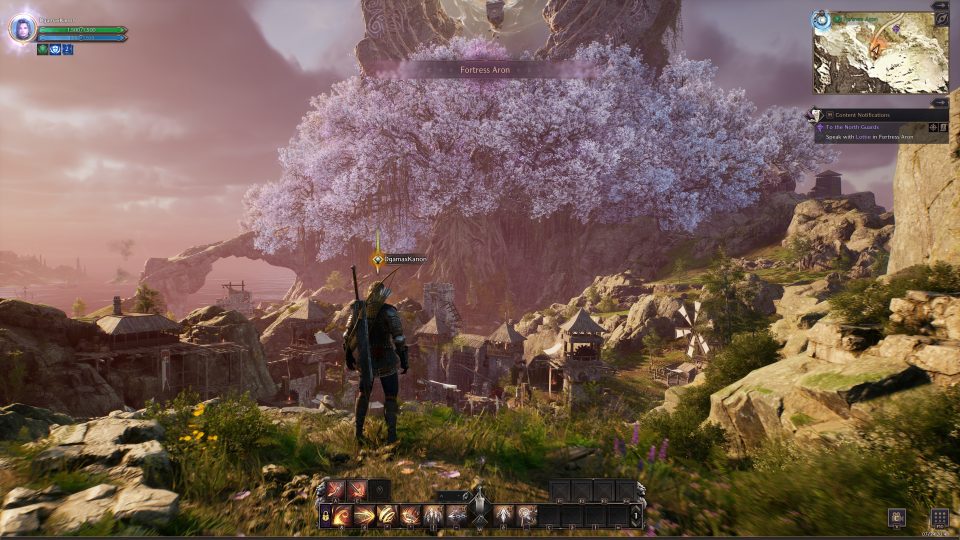Click the green leaf buff icon
This screenshot has width=960, height=540.
tap(43, 49)
